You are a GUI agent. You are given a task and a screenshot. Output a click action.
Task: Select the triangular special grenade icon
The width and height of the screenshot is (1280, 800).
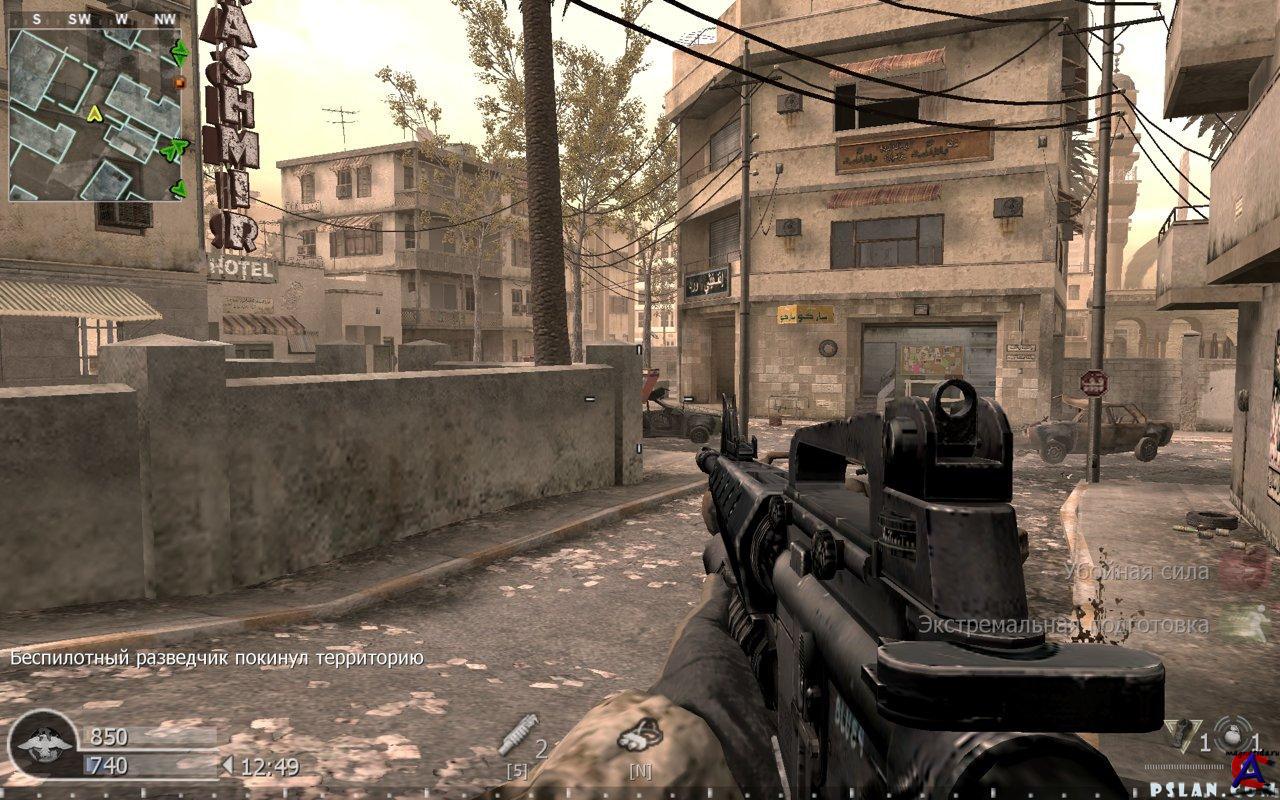pyautogui.click(x=1178, y=736)
